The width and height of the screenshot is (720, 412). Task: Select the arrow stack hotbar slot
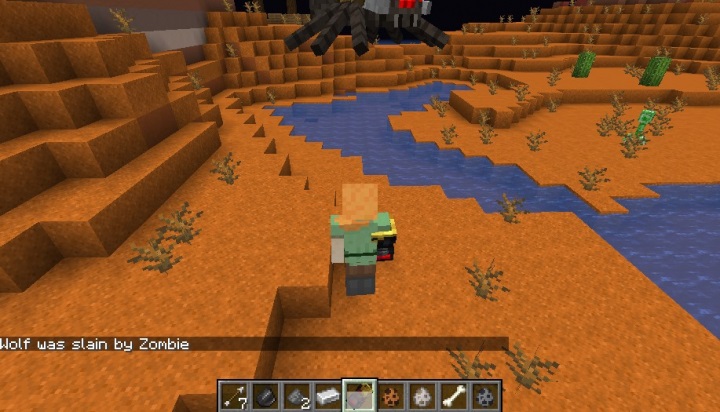[234, 396]
